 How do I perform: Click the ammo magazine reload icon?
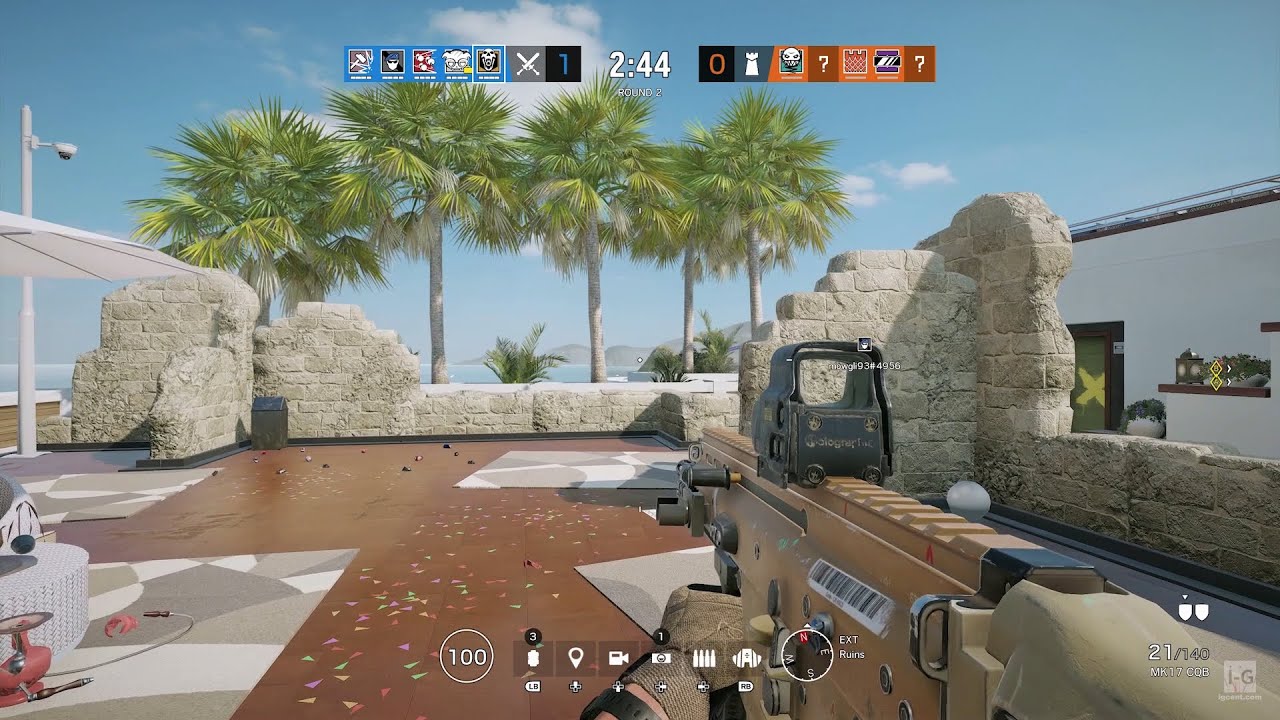coord(705,657)
